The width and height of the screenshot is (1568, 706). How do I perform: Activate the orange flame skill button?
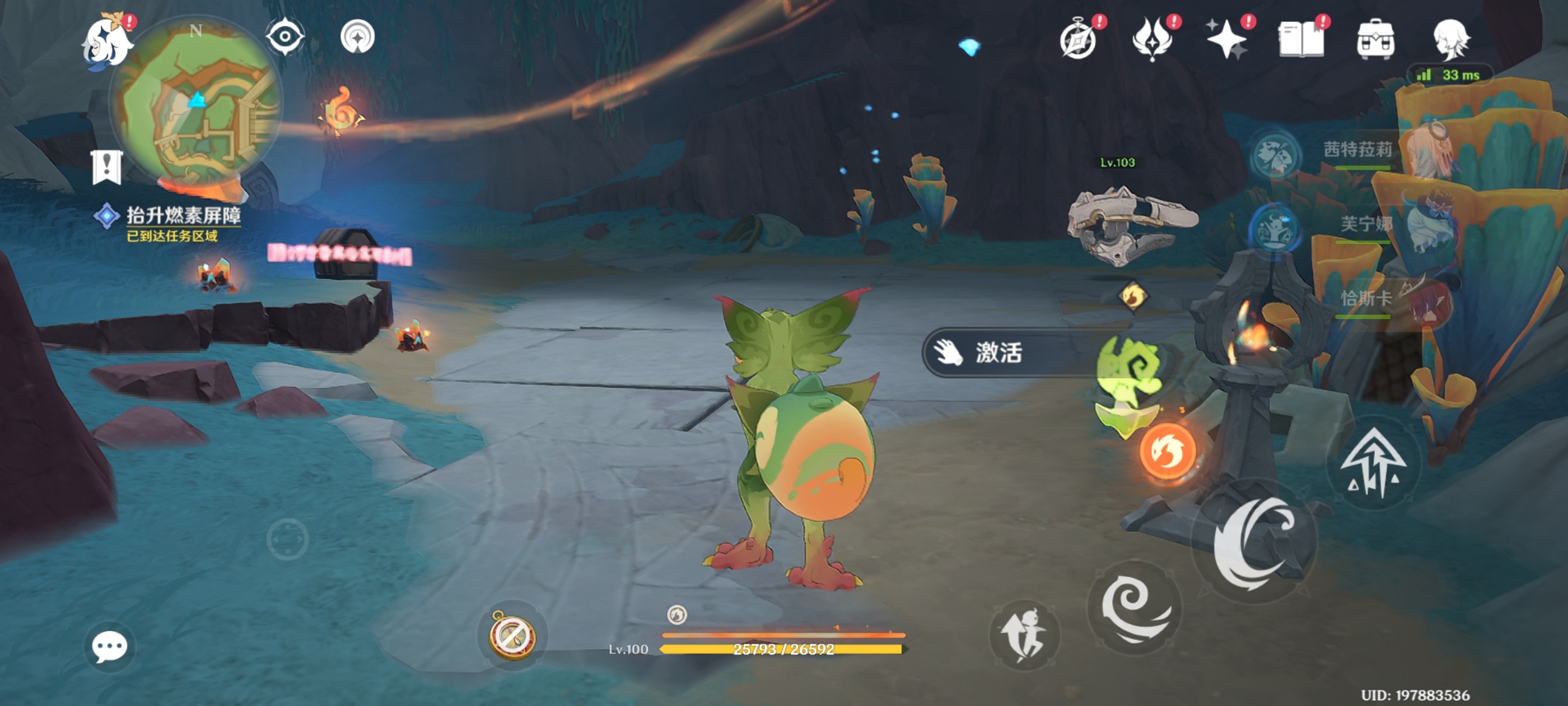pyautogui.click(x=1168, y=452)
